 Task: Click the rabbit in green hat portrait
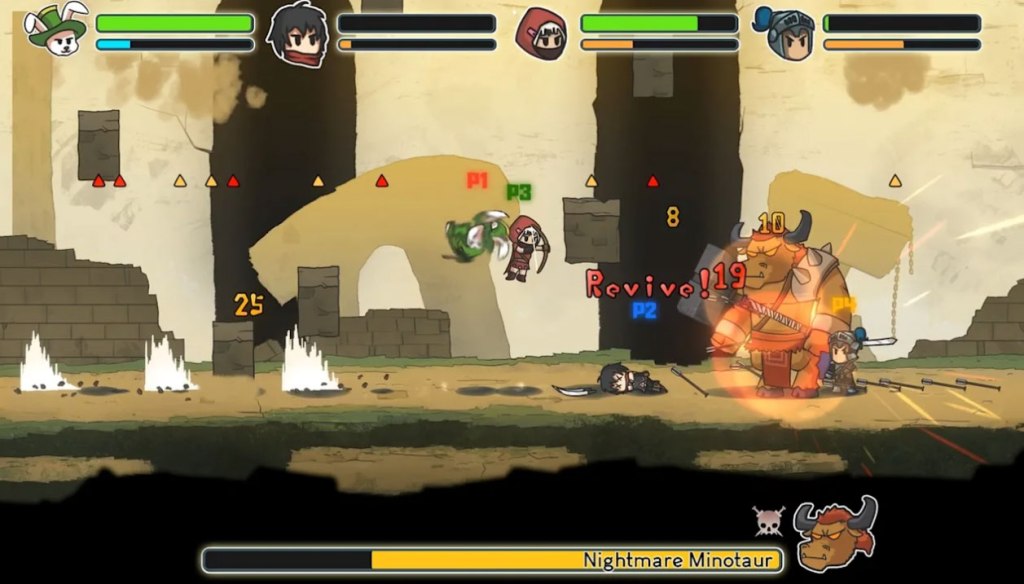[56, 30]
